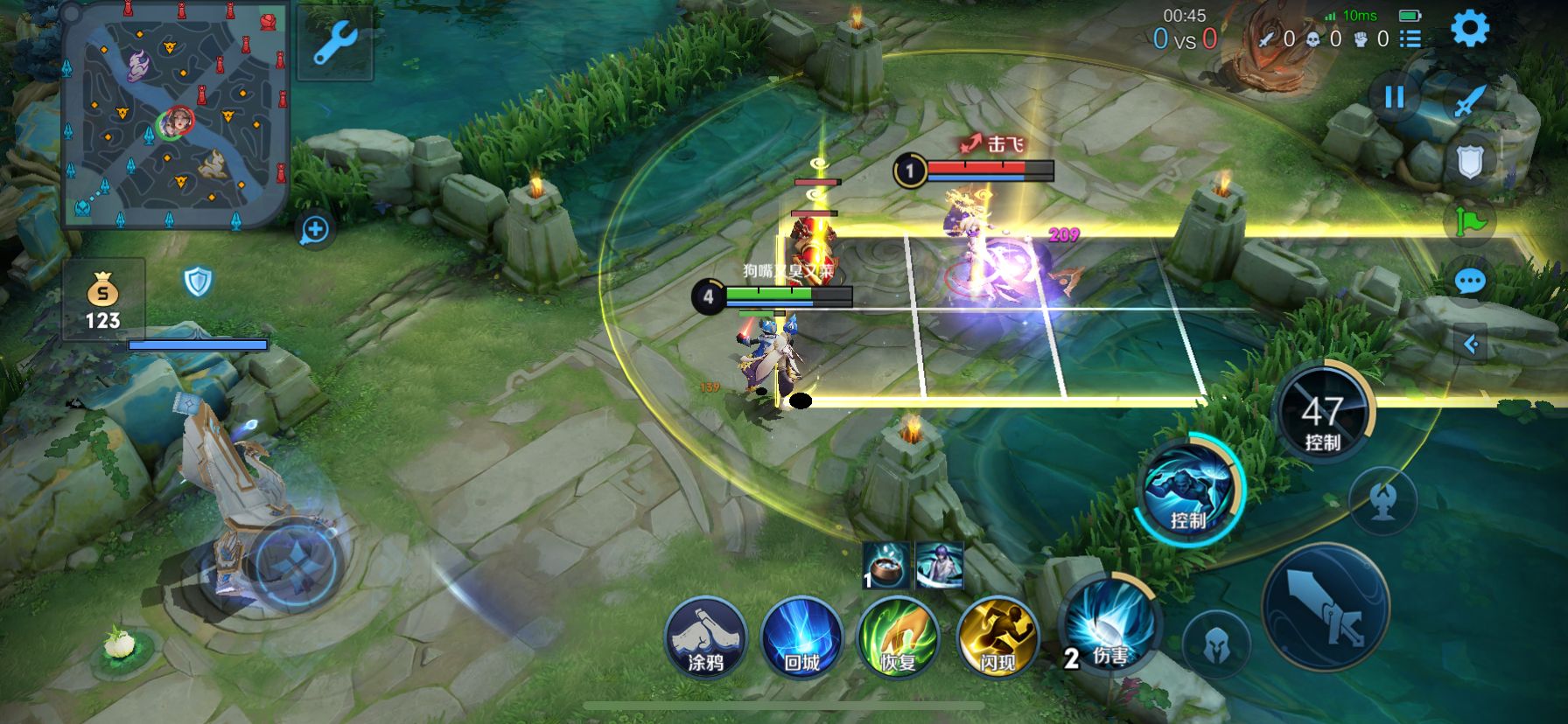Pause the match with the pause button
This screenshot has height=724, width=1568.
pos(1394,96)
